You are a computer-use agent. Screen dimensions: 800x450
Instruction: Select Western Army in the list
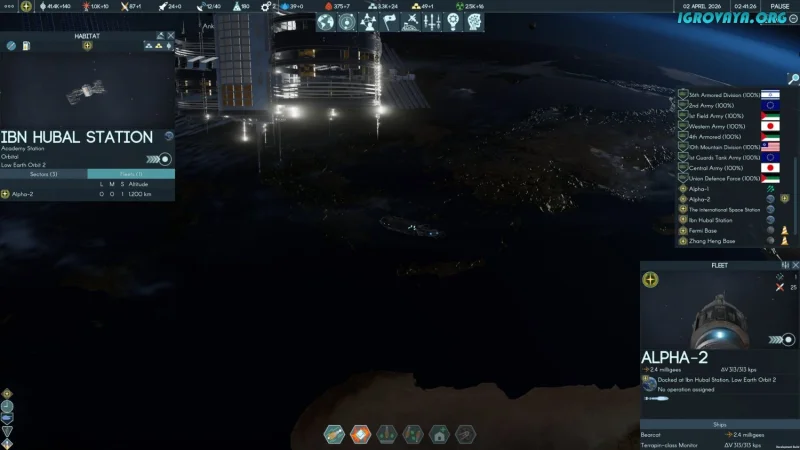pos(711,126)
